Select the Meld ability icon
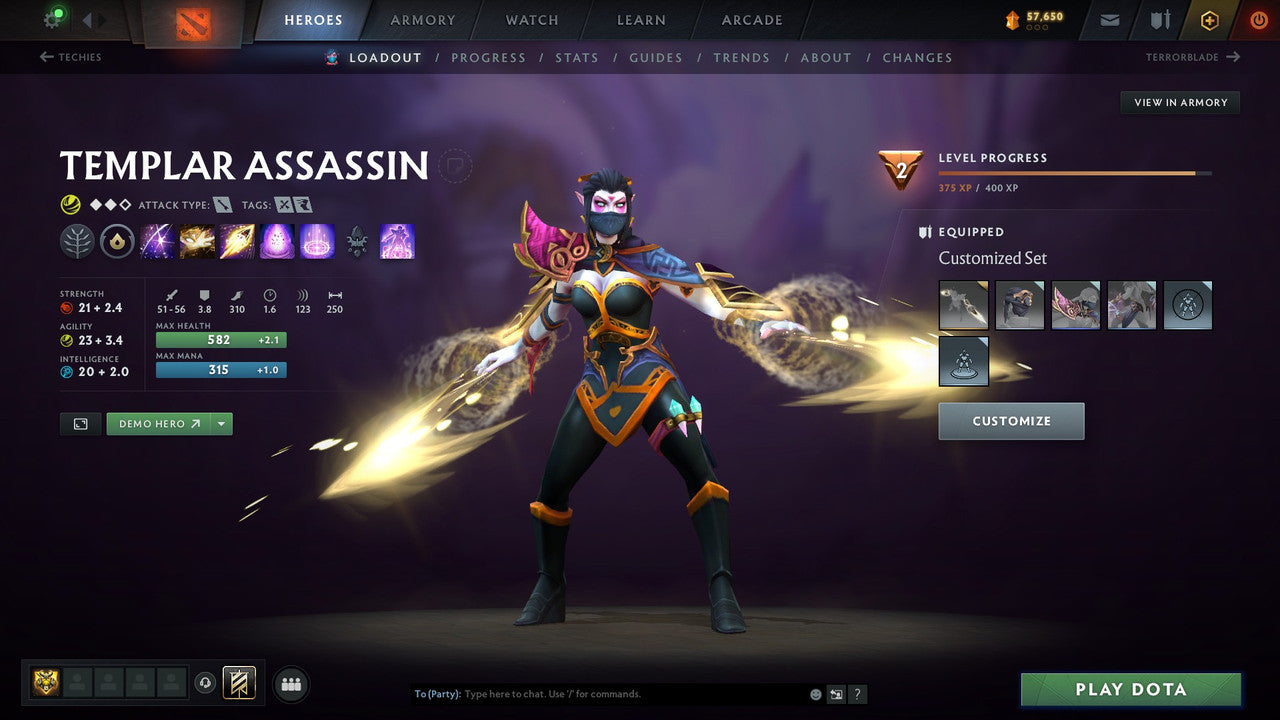 (197, 240)
